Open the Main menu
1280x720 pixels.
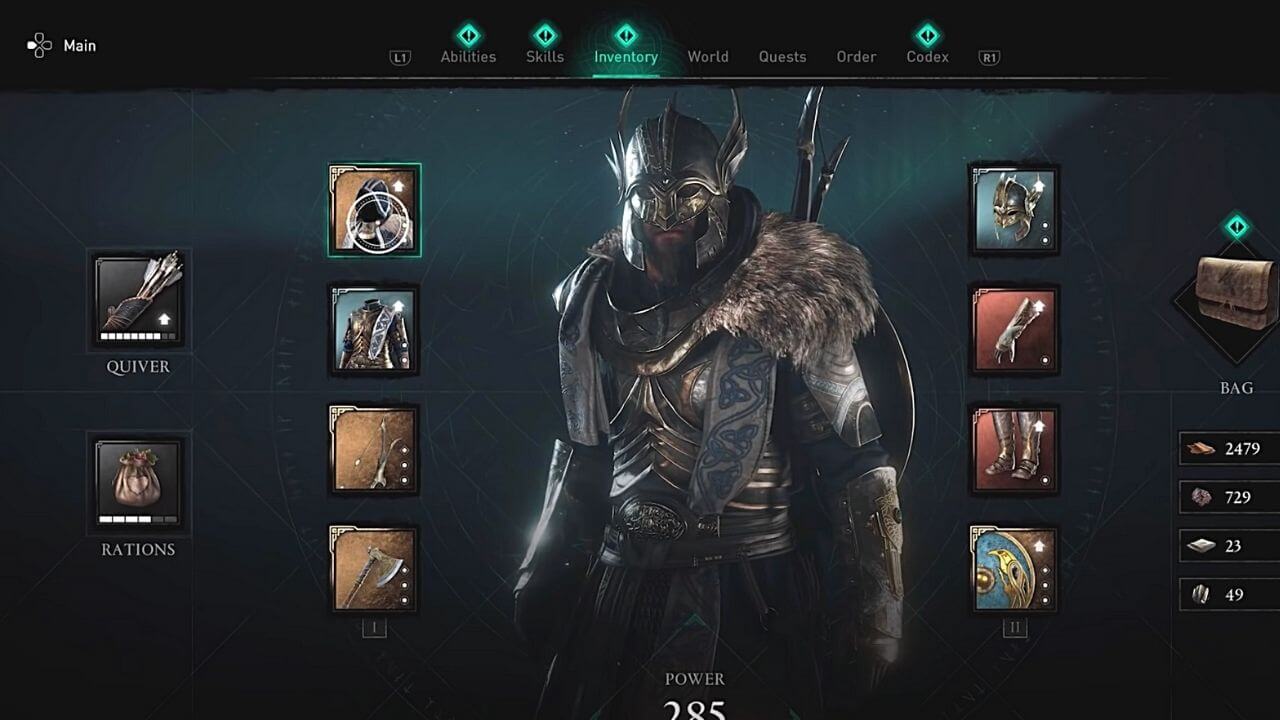[x=62, y=45]
